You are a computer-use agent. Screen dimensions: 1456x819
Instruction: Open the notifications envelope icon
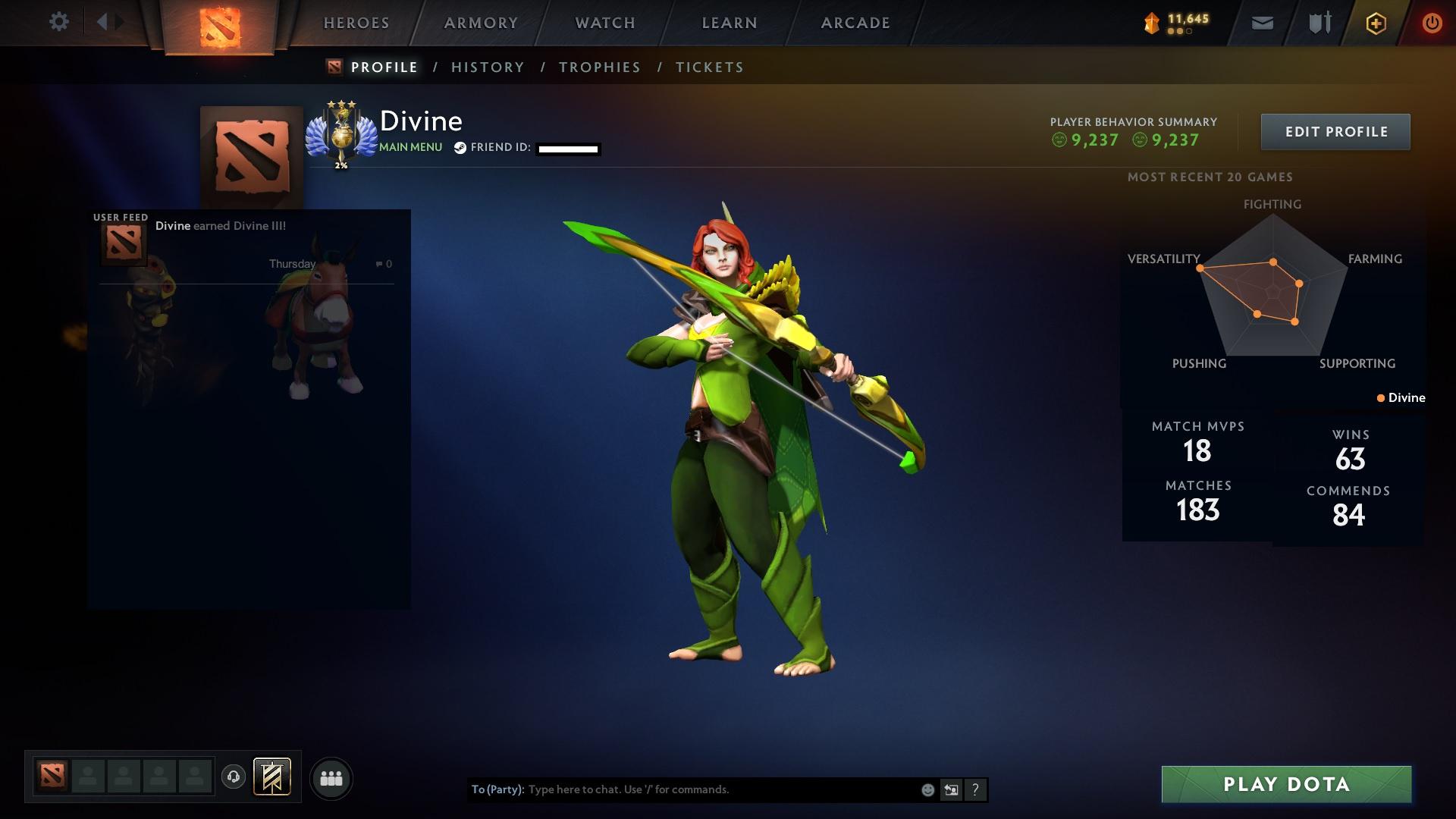(1261, 23)
